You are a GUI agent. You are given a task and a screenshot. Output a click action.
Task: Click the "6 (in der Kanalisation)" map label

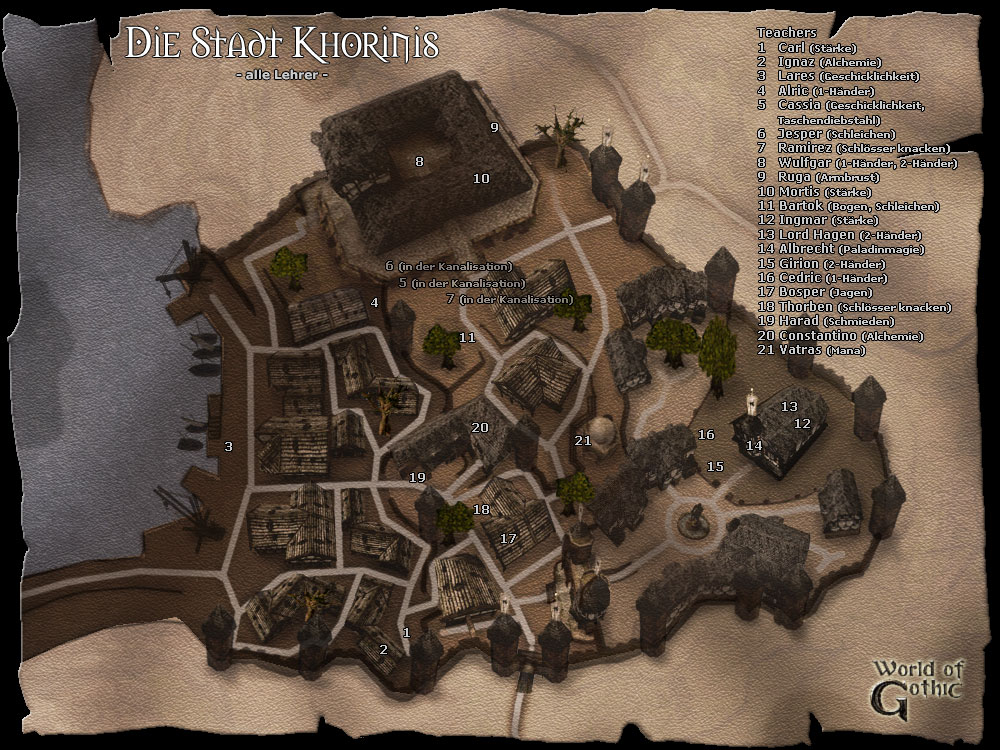[x=449, y=266]
